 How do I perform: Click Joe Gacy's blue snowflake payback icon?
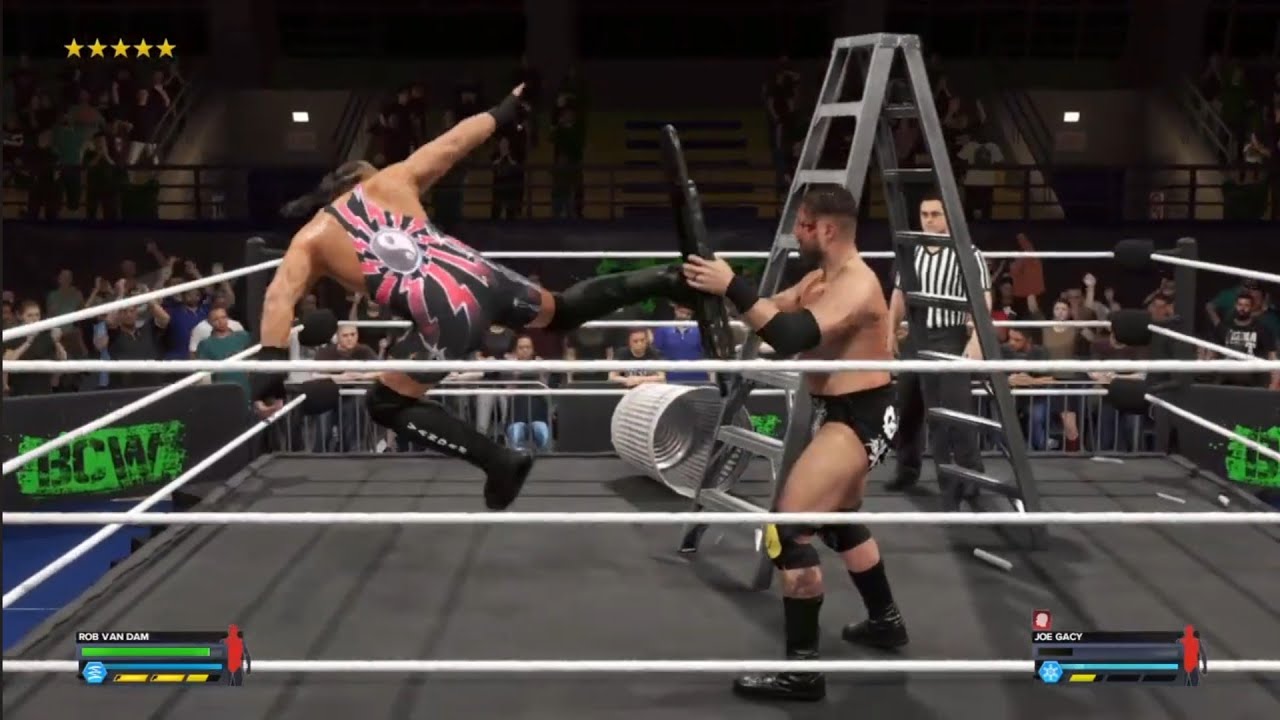click(x=1050, y=672)
